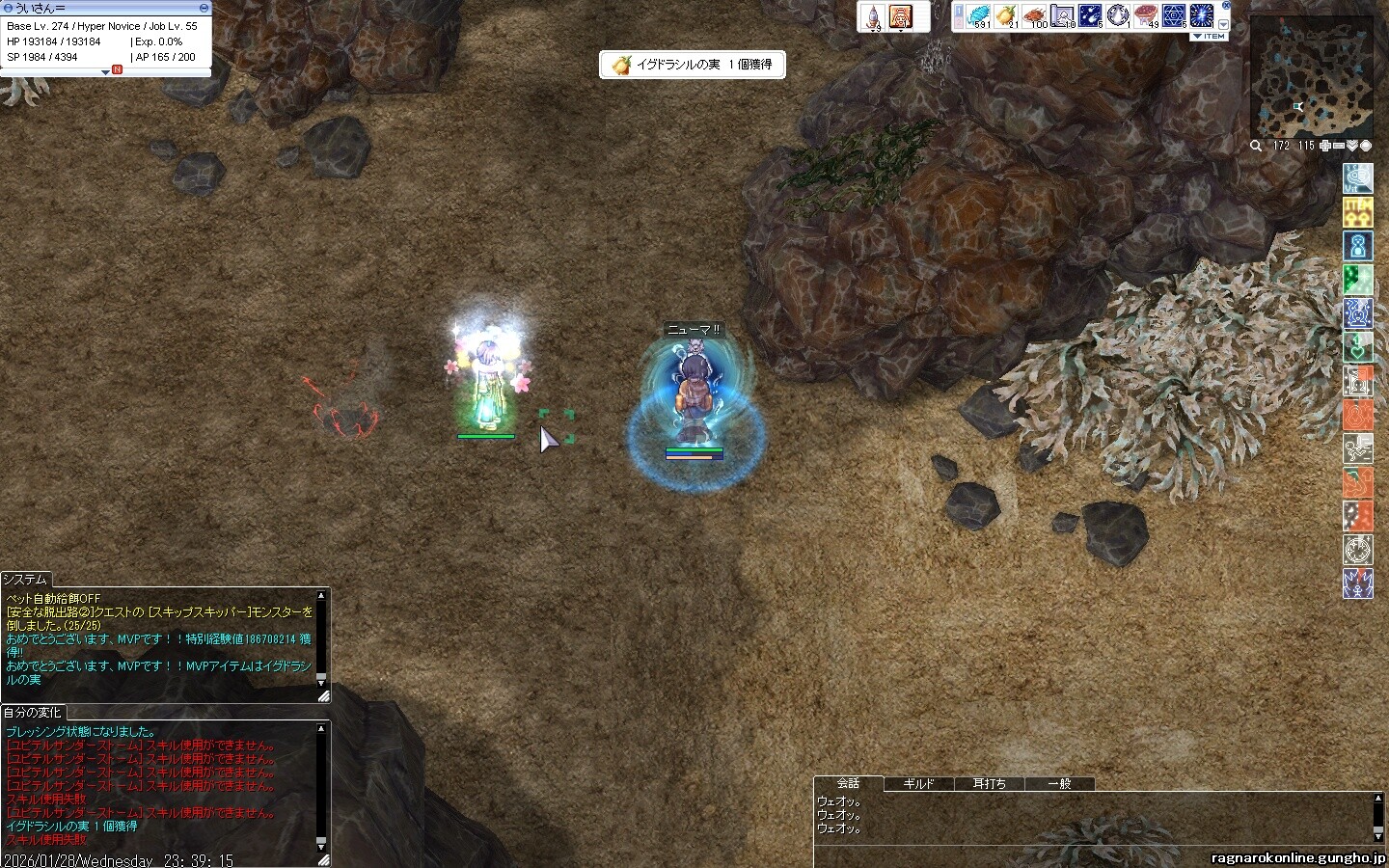Expand the status window with the down arrow
The image size is (1389, 868).
(105, 72)
